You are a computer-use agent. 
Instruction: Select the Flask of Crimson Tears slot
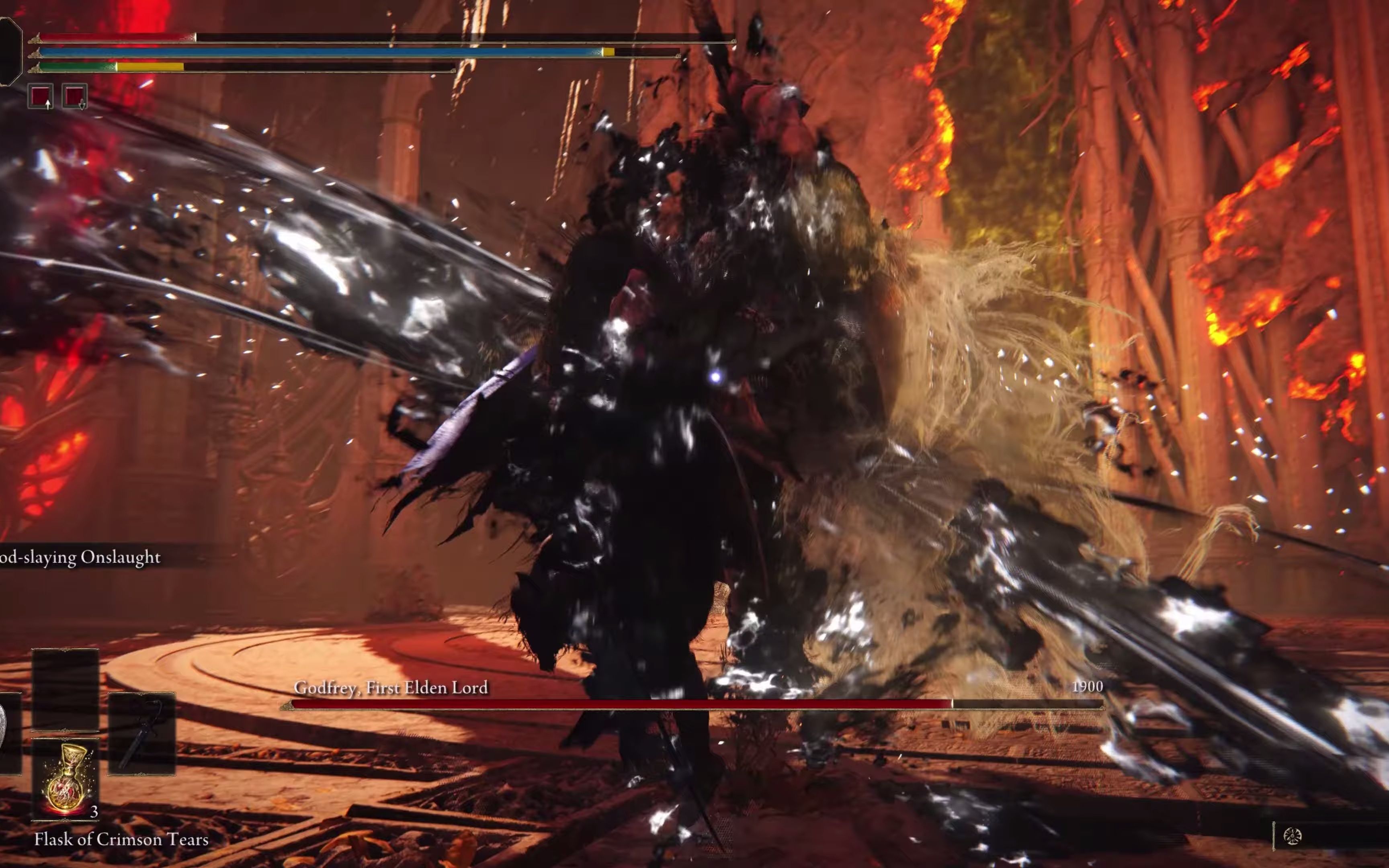(66, 778)
